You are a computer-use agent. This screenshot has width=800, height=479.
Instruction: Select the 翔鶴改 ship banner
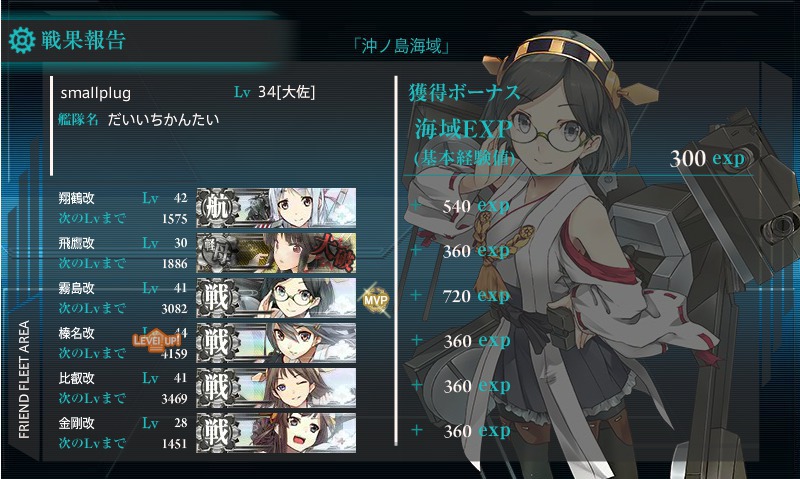click(x=276, y=206)
